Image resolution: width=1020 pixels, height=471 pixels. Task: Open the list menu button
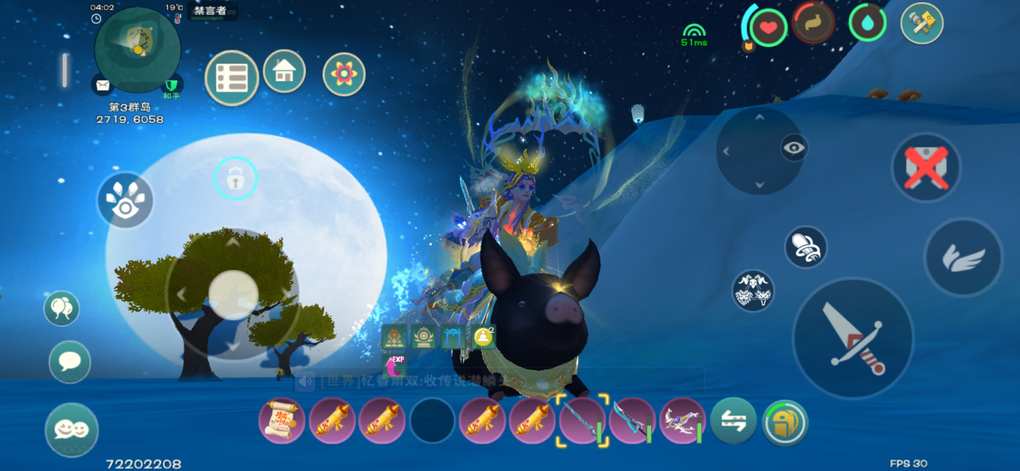(232, 77)
